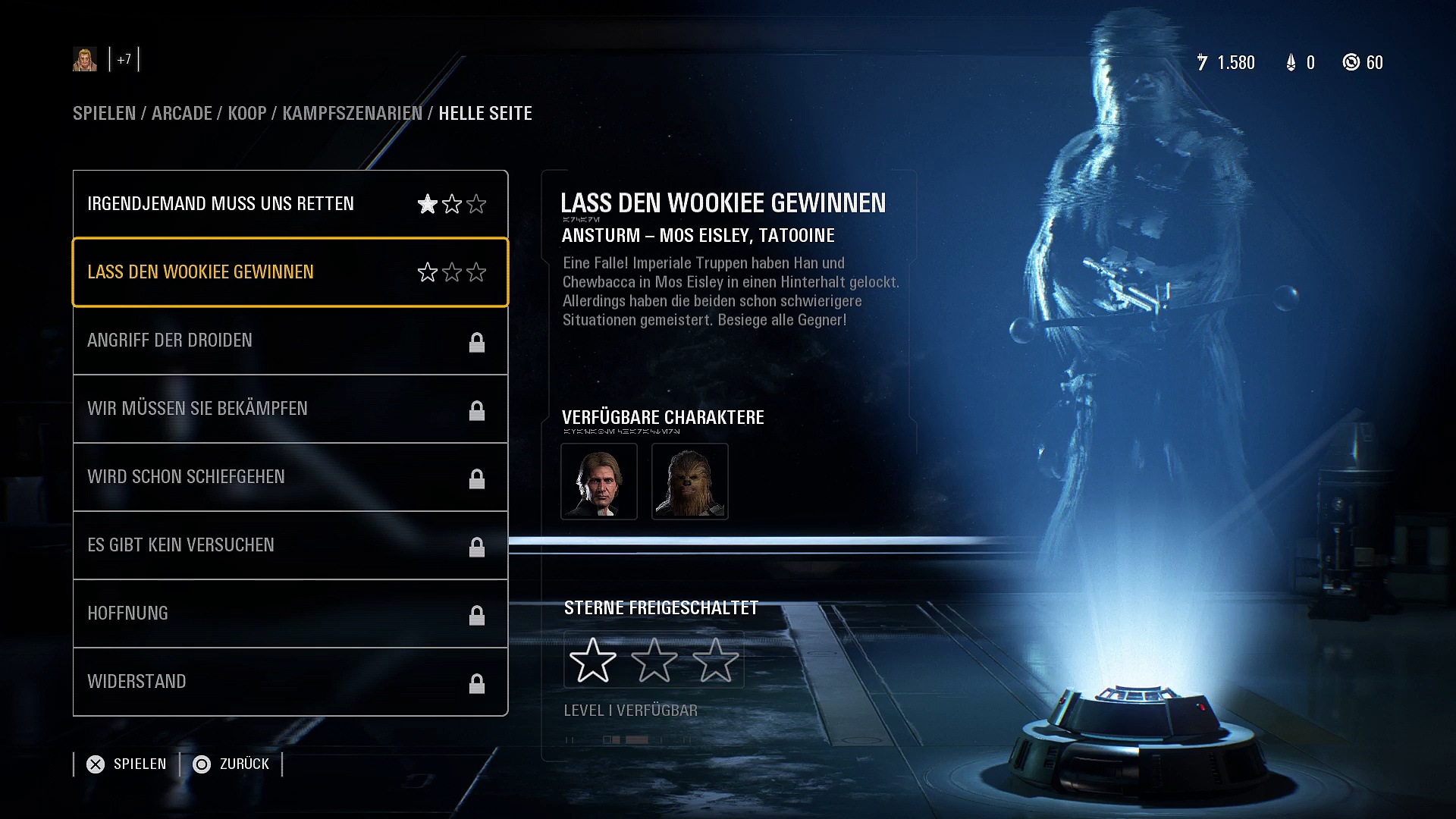The width and height of the screenshot is (1456, 819).
Task: Select the locked Widerstand scenario
Action: 290,682
